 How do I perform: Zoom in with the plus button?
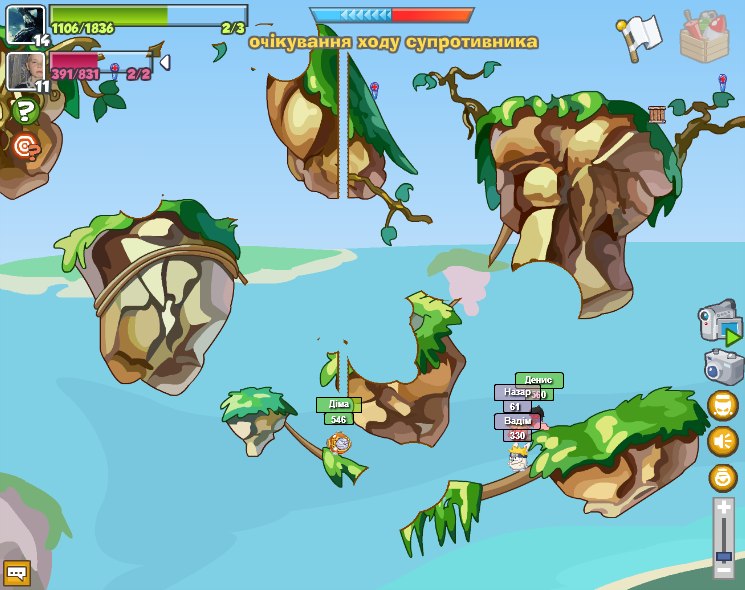point(724,508)
